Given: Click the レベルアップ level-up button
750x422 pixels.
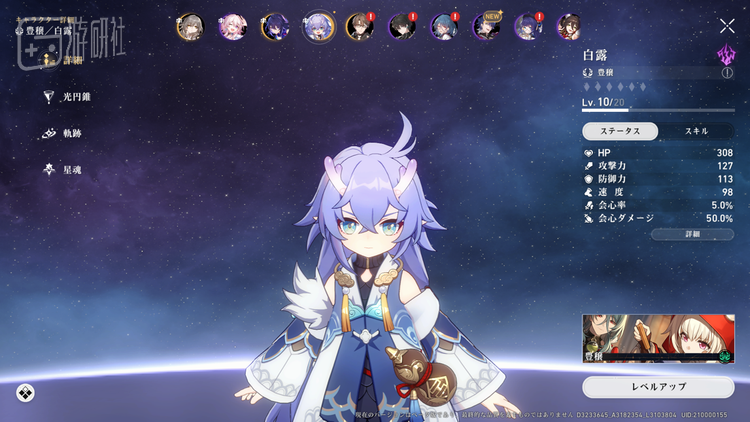Looking at the screenshot, I should point(658,386).
